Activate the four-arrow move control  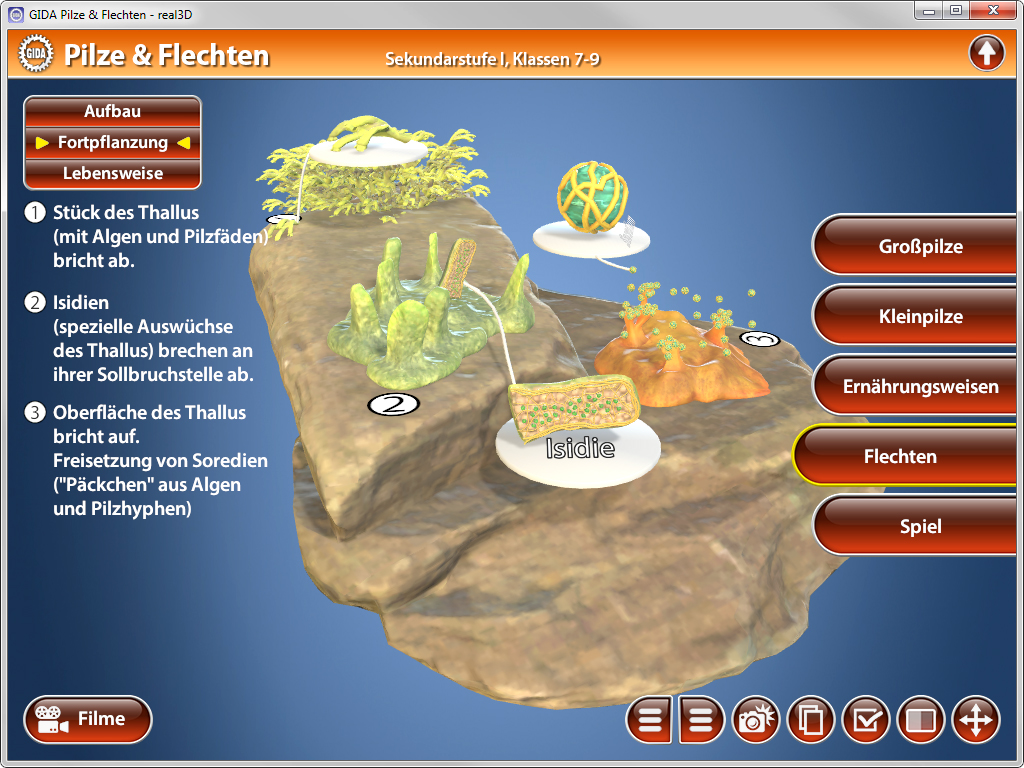point(975,720)
